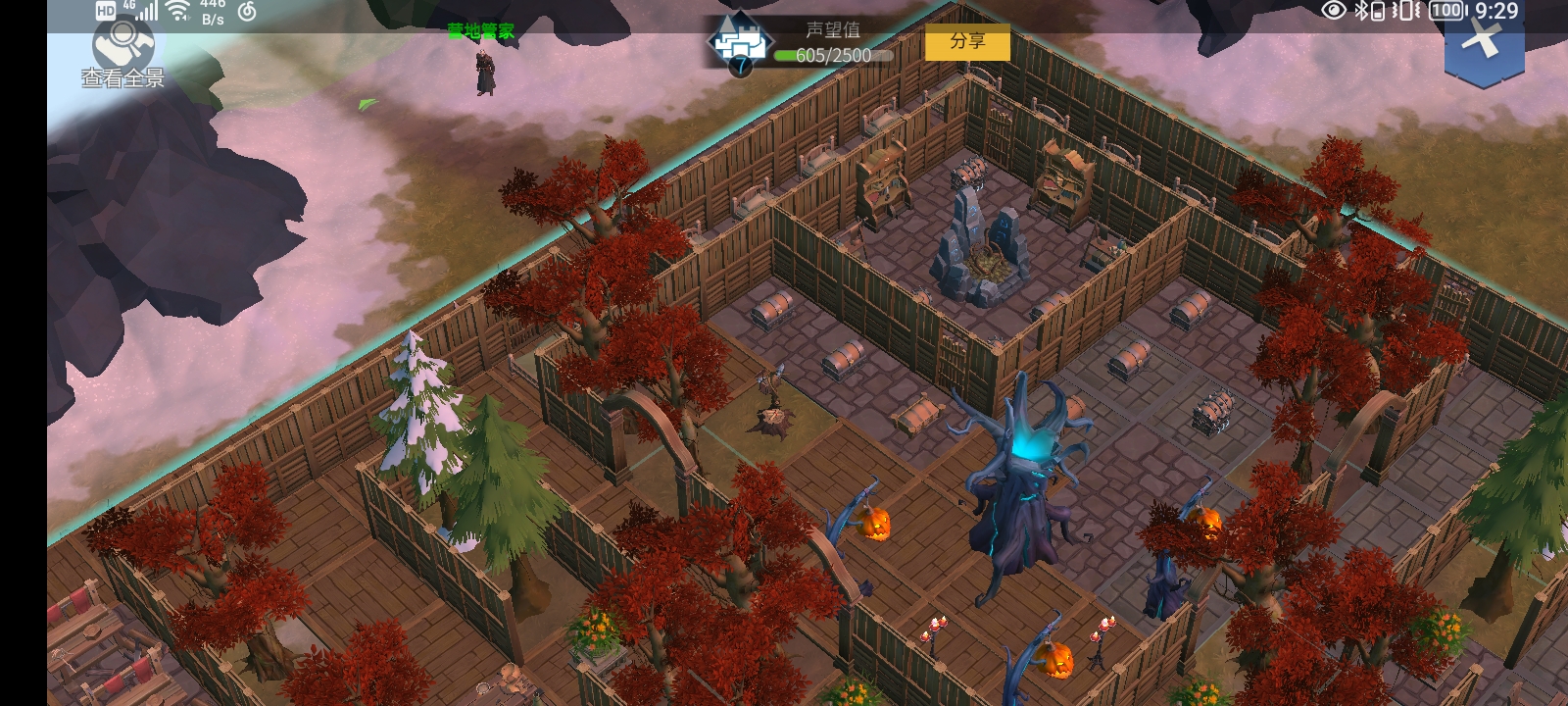
Task: Tap the yellow 分享 share button
Action: pos(967,42)
